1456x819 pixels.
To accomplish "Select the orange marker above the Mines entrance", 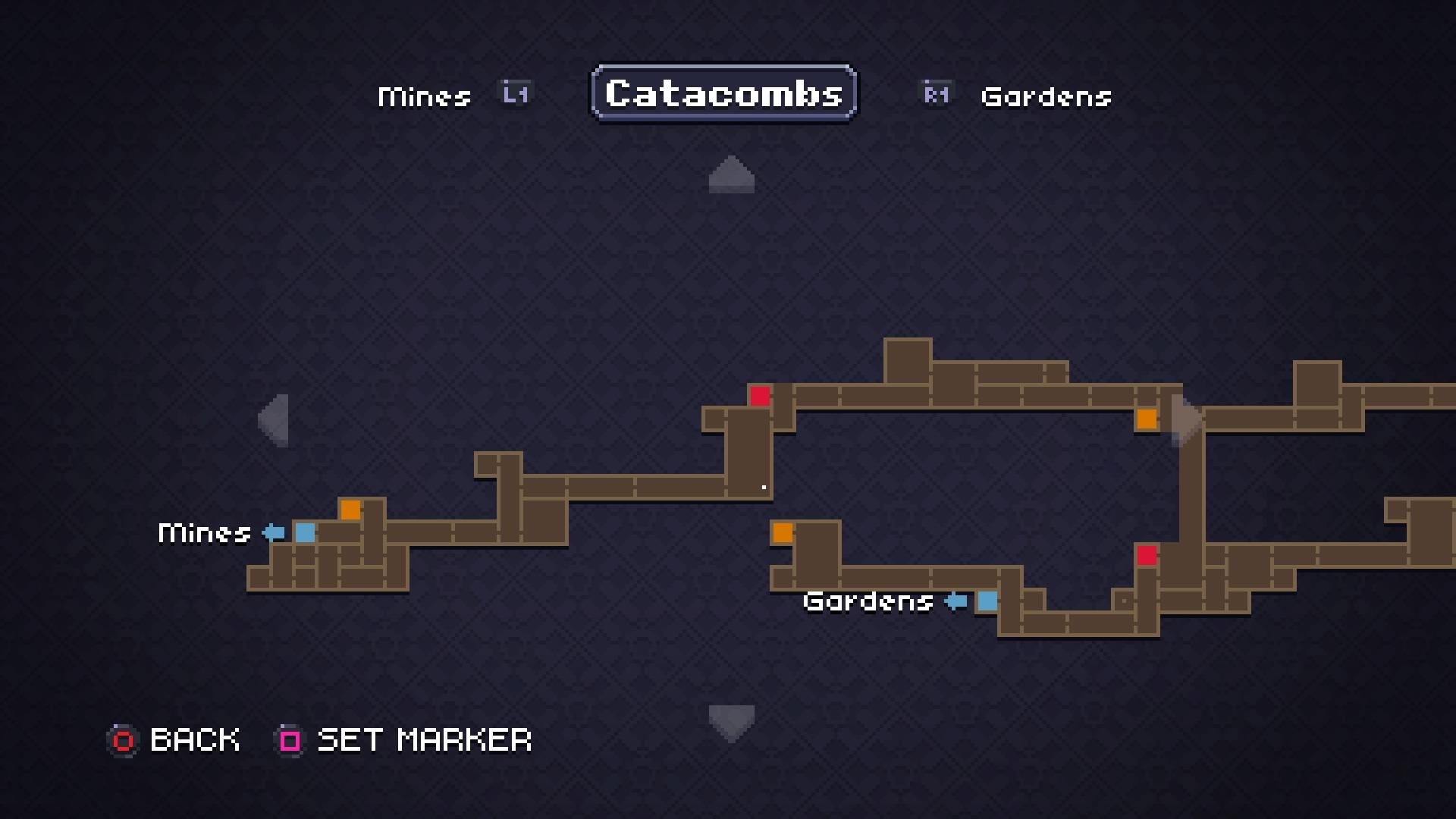I will click(x=351, y=510).
